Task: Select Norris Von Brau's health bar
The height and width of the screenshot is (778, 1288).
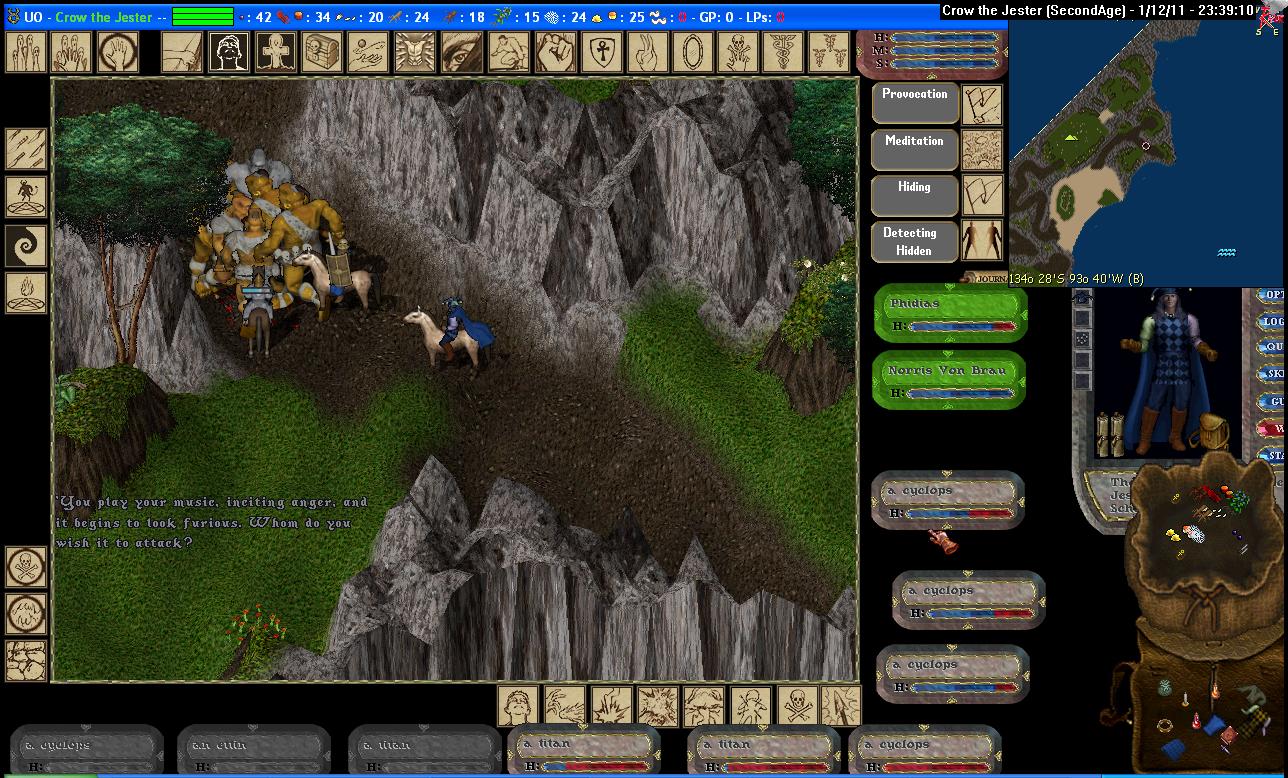Action: coord(950,380)
